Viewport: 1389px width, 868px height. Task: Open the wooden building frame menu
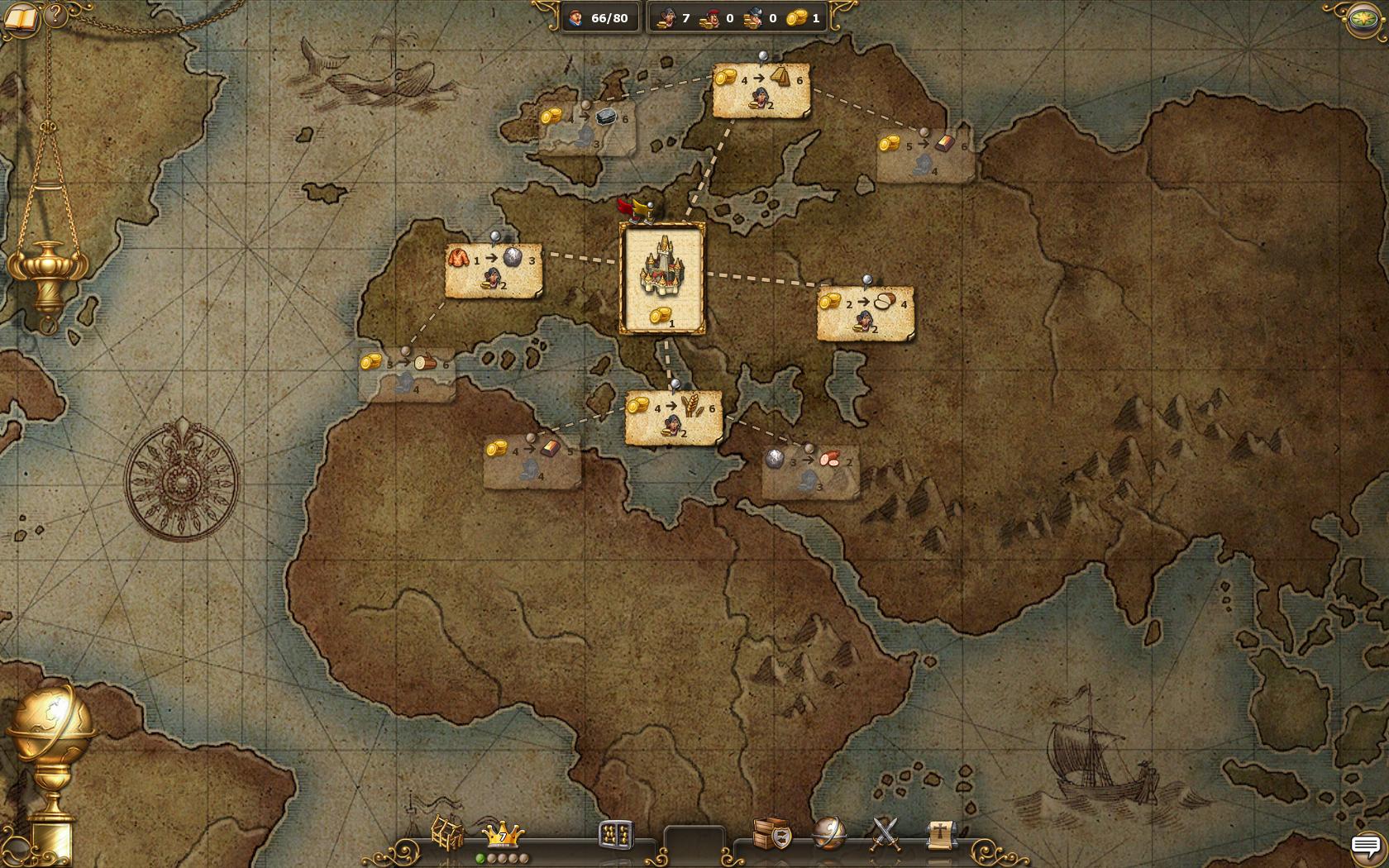click(x=447, y=832)
